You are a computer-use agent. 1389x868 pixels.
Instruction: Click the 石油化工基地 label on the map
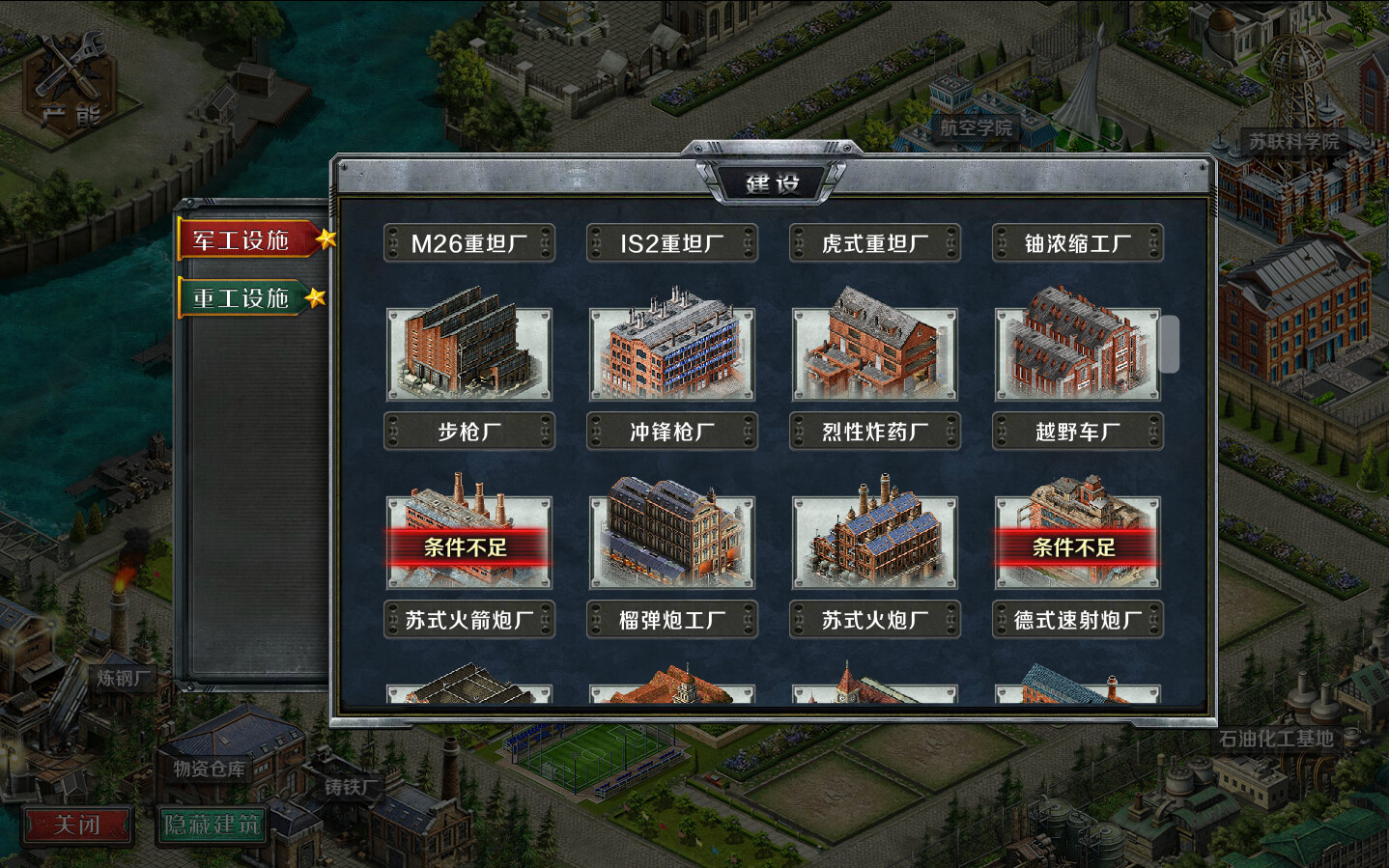pyautogui.click(x=1278, y=736)
